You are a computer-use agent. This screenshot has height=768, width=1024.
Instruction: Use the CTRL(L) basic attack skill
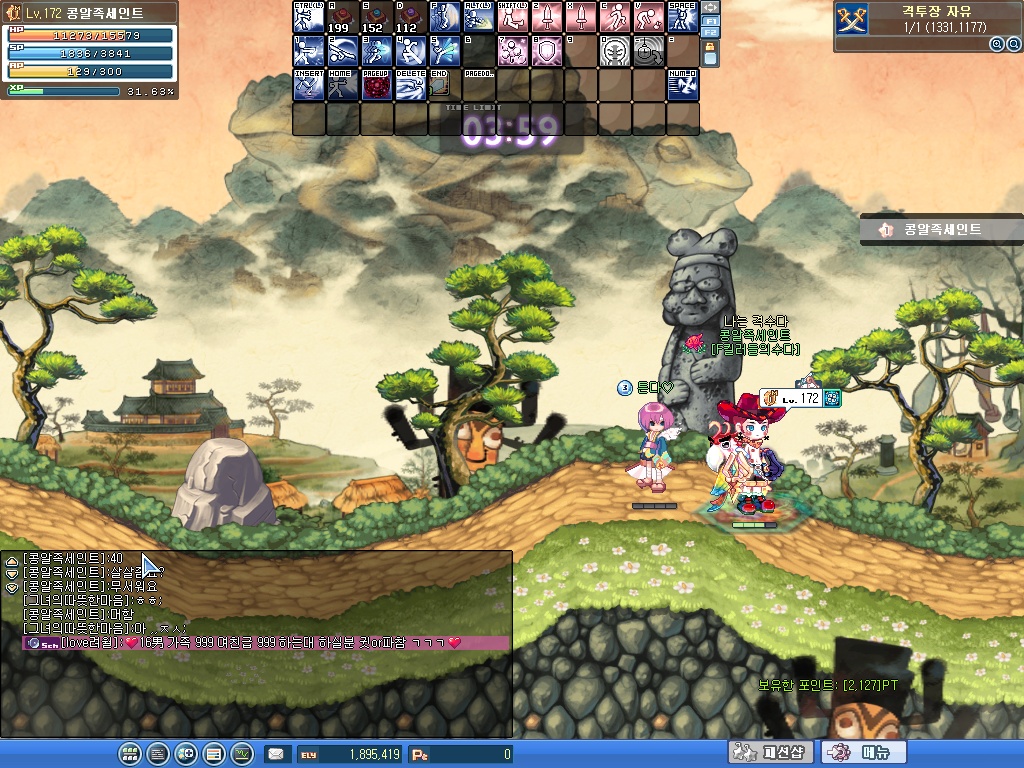[x=309, y=18]
